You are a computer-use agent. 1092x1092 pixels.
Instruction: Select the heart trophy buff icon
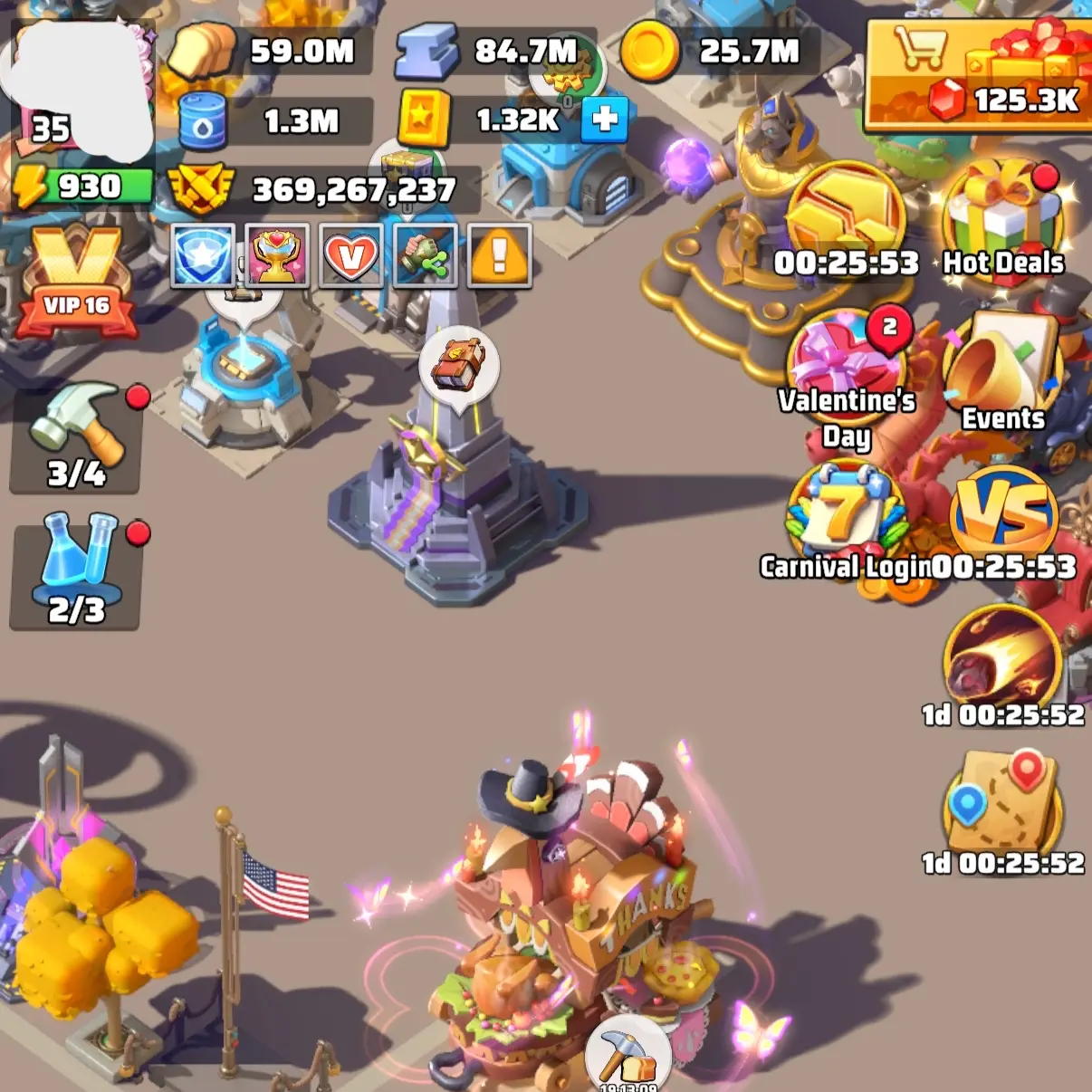pos(277,257)
